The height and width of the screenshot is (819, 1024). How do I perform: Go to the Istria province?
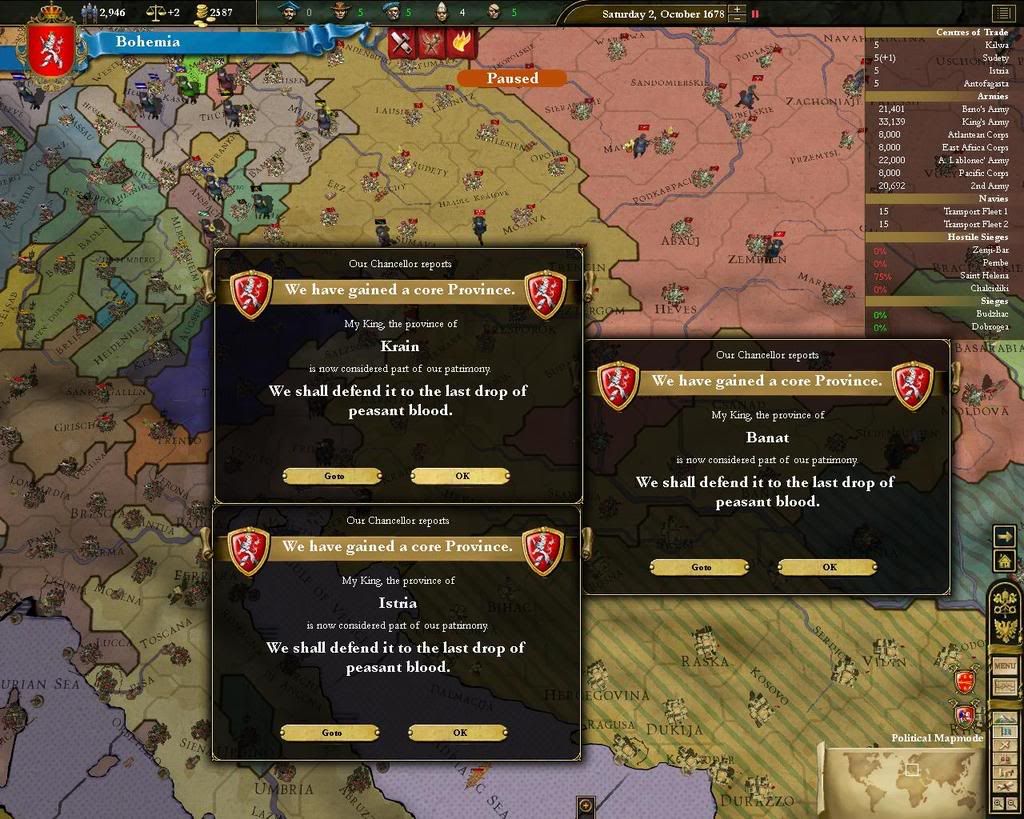click(331, 733)
